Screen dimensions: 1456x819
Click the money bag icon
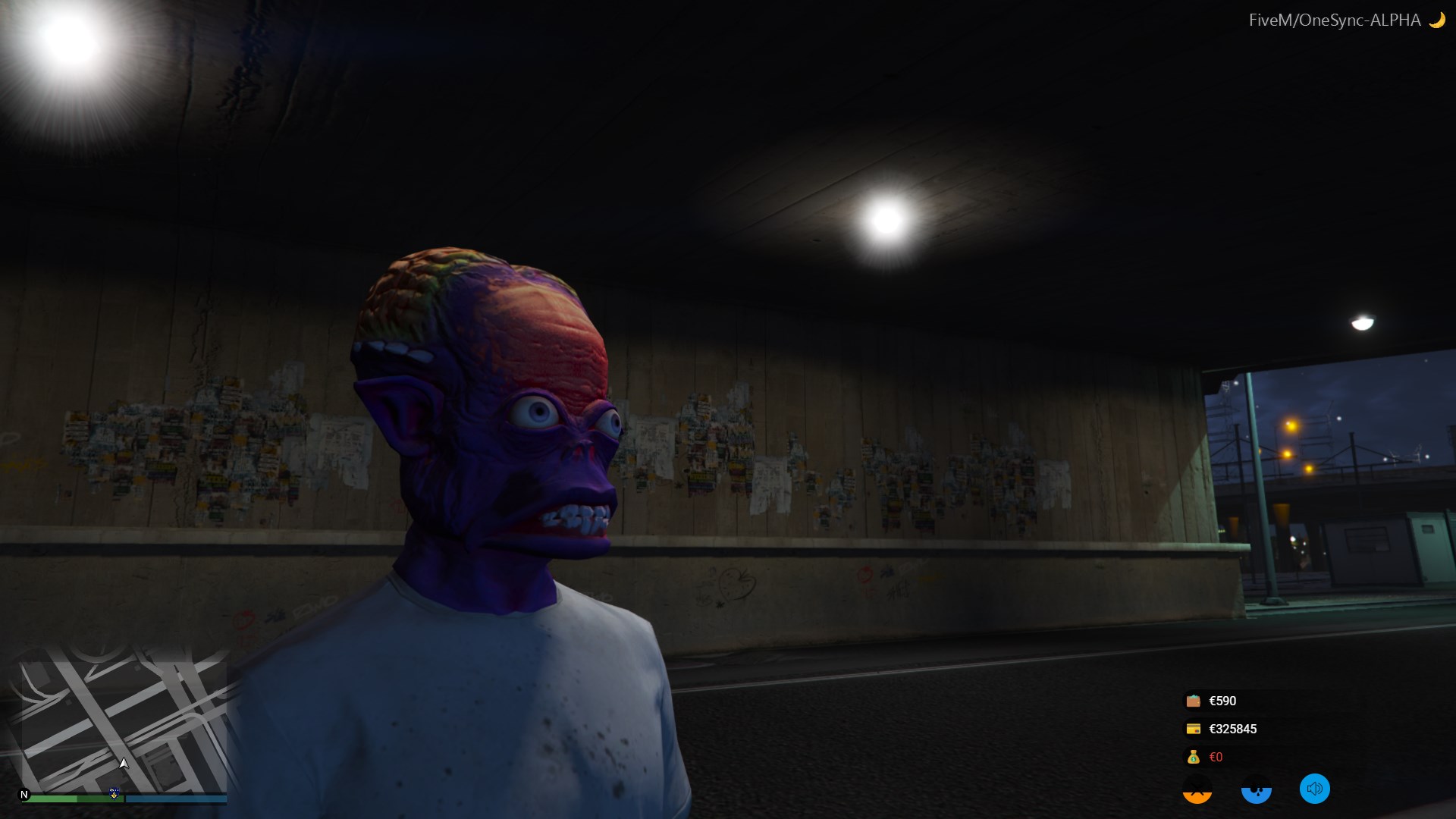1193,757
